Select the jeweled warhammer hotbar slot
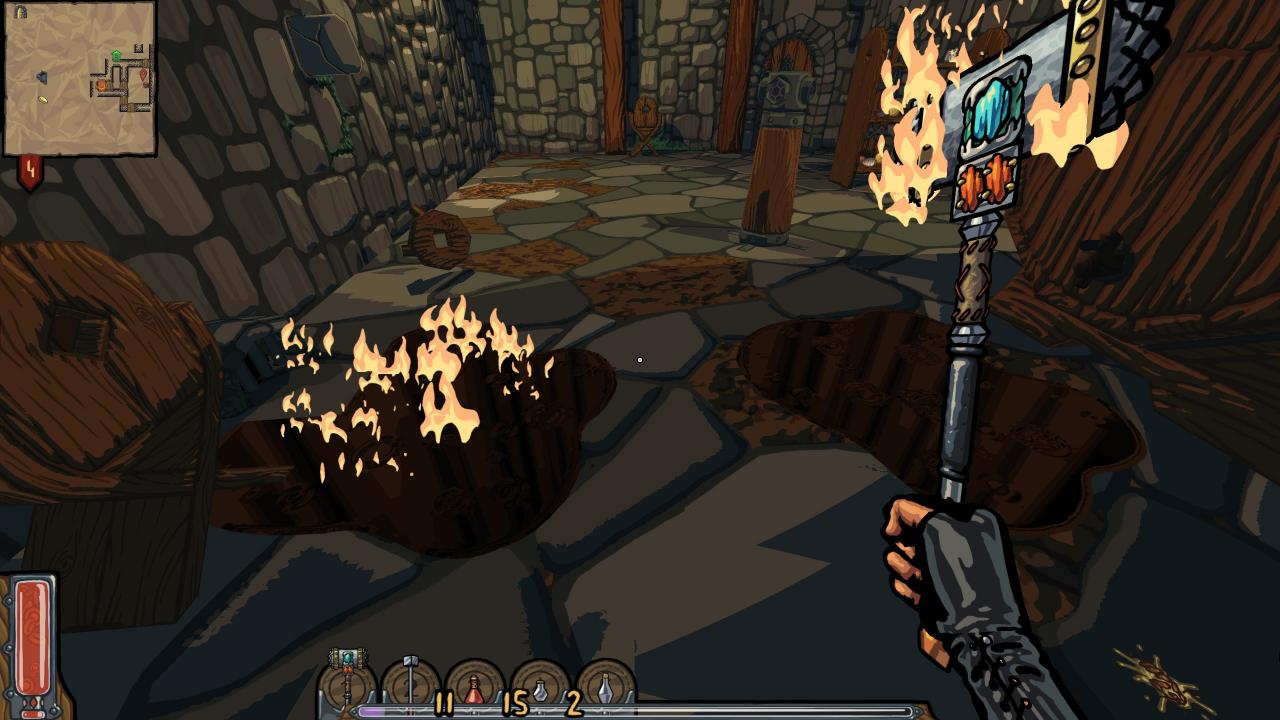Screen dimensions: 1280x720 pyautogui.click(x=348, y=682)
